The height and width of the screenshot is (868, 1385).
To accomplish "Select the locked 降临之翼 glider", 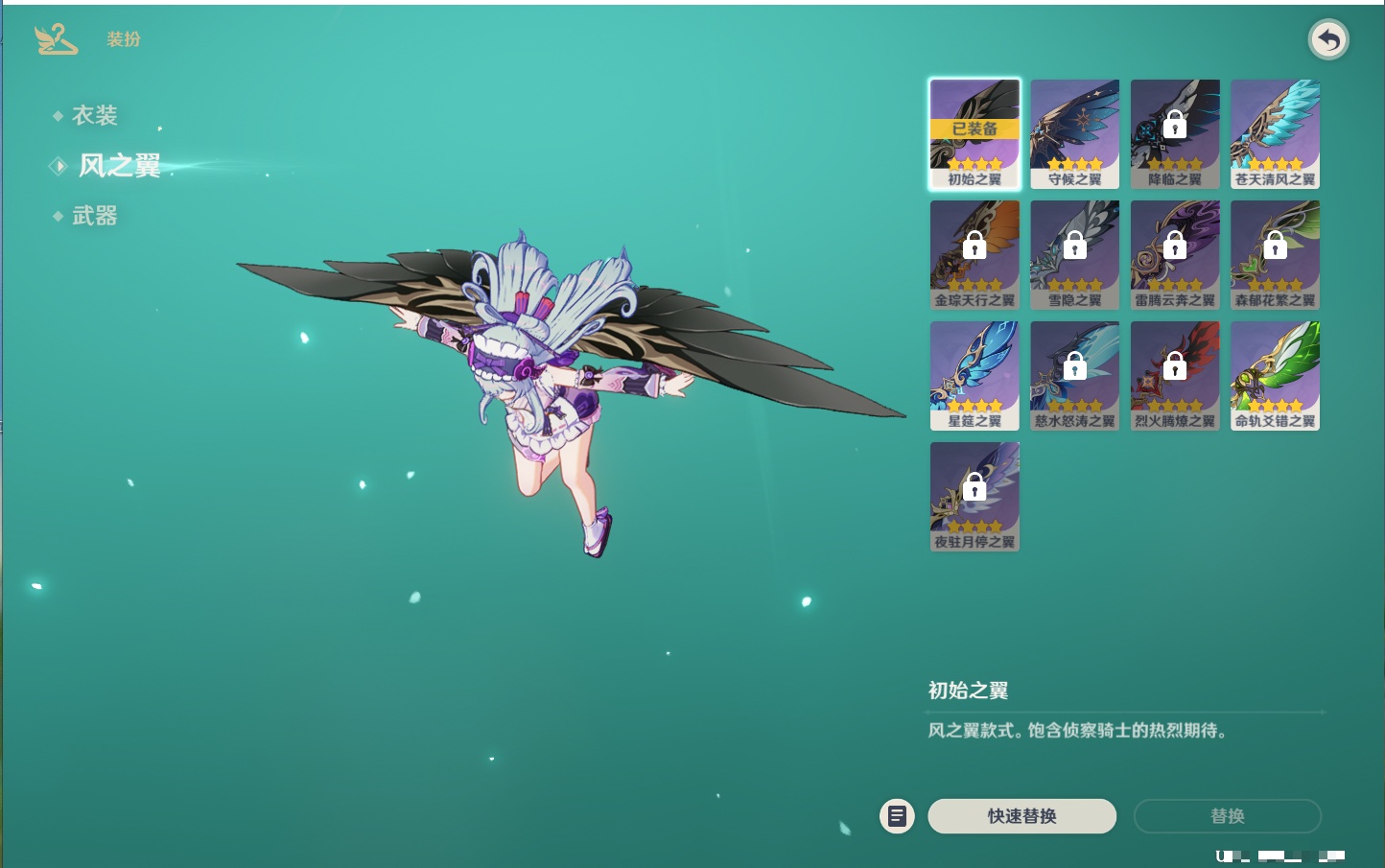I will coord(1175,134).
